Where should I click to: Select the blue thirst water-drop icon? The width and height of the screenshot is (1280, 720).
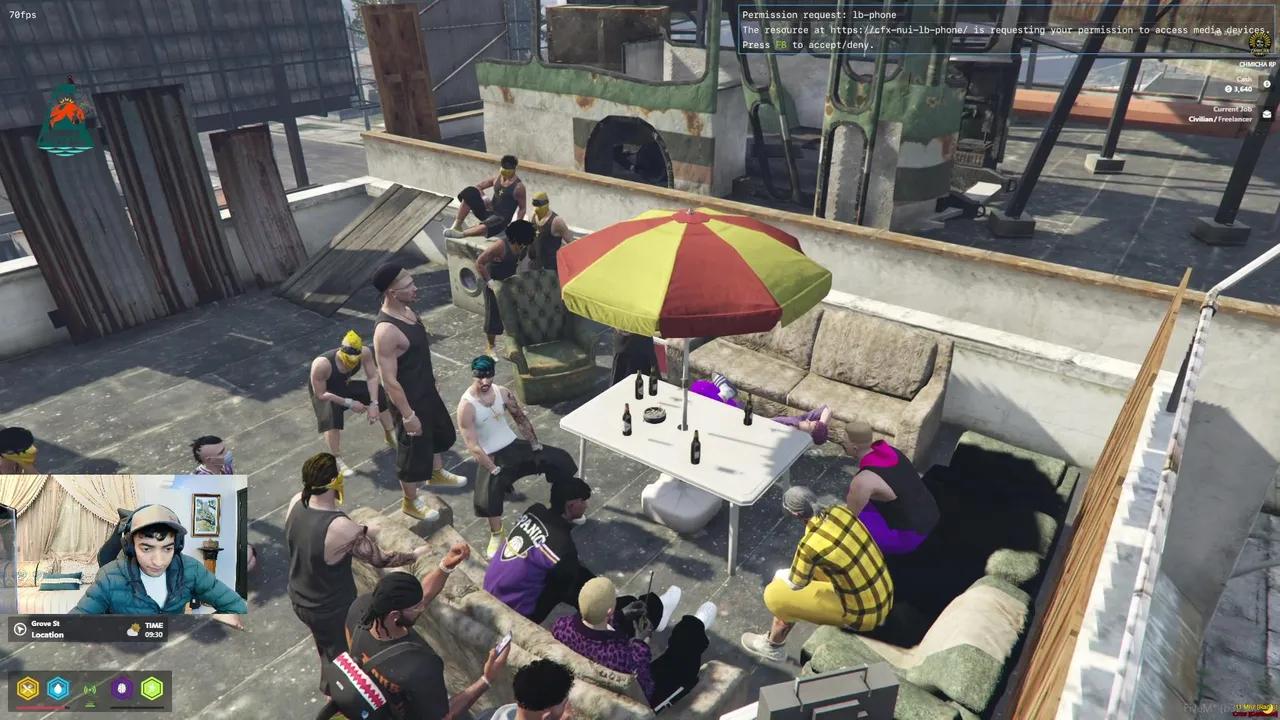coord(58,688)
